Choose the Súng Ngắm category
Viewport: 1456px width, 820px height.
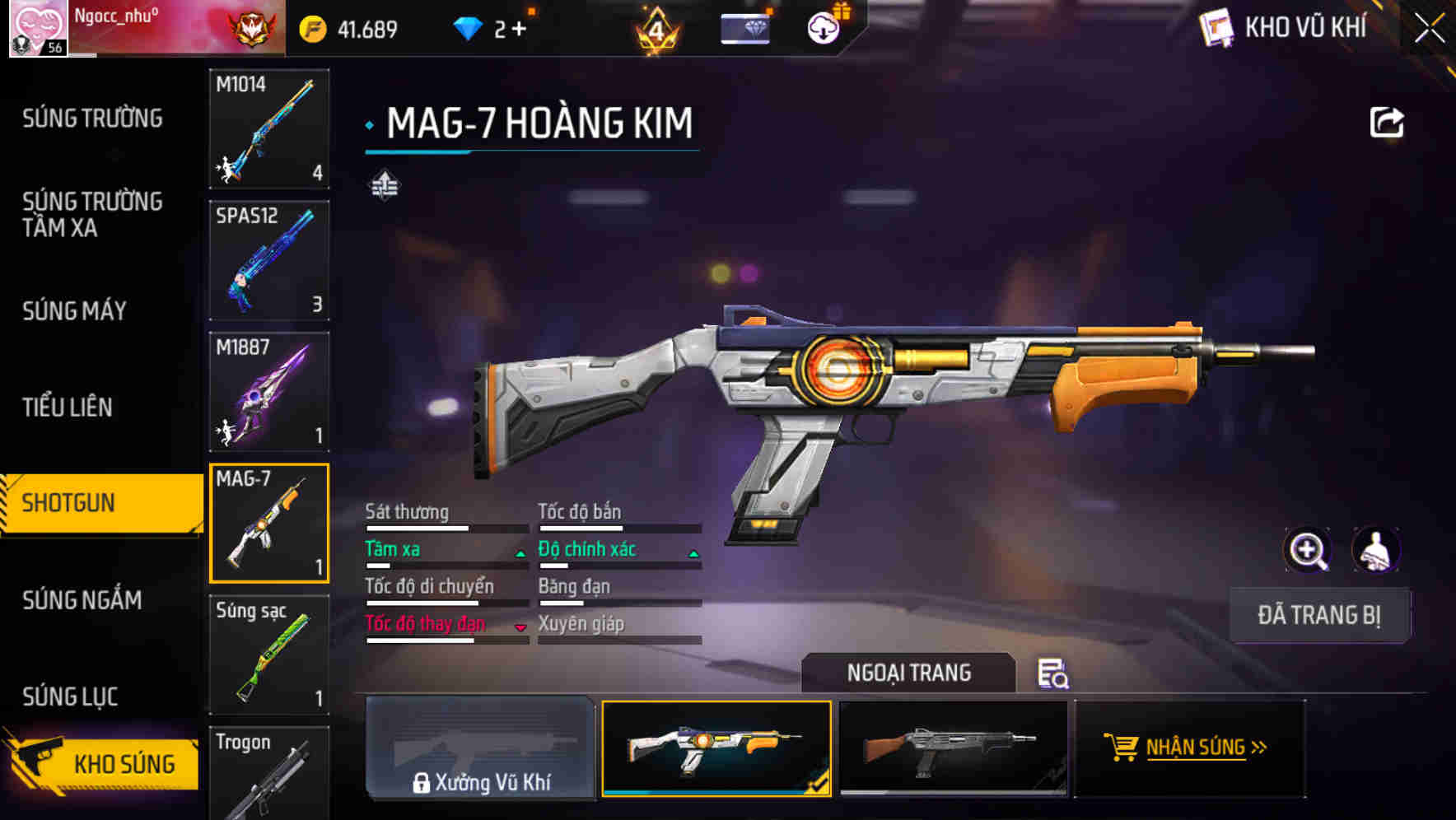pos(82,600)
